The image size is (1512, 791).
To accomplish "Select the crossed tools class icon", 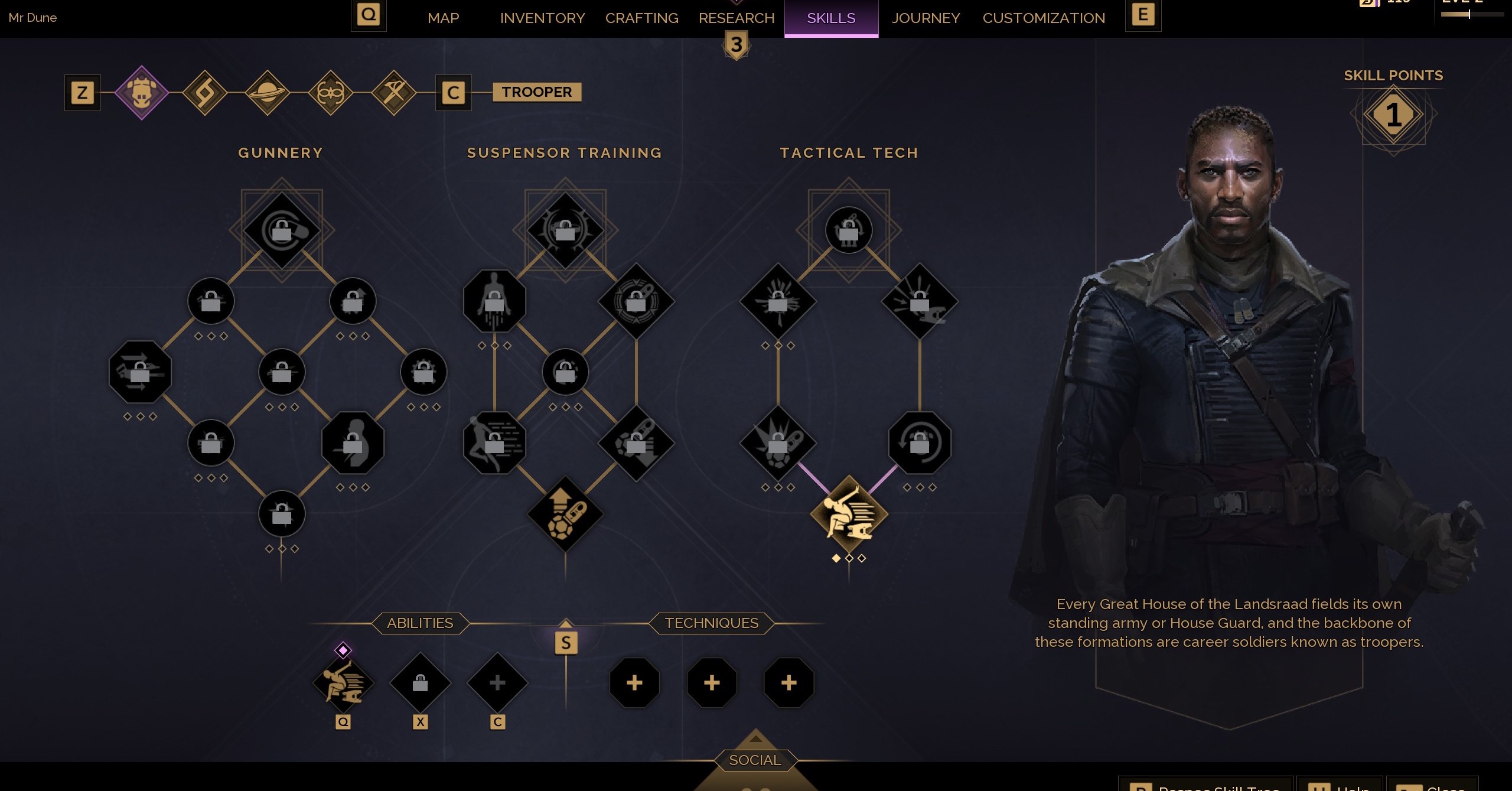I will pos(394,93).
